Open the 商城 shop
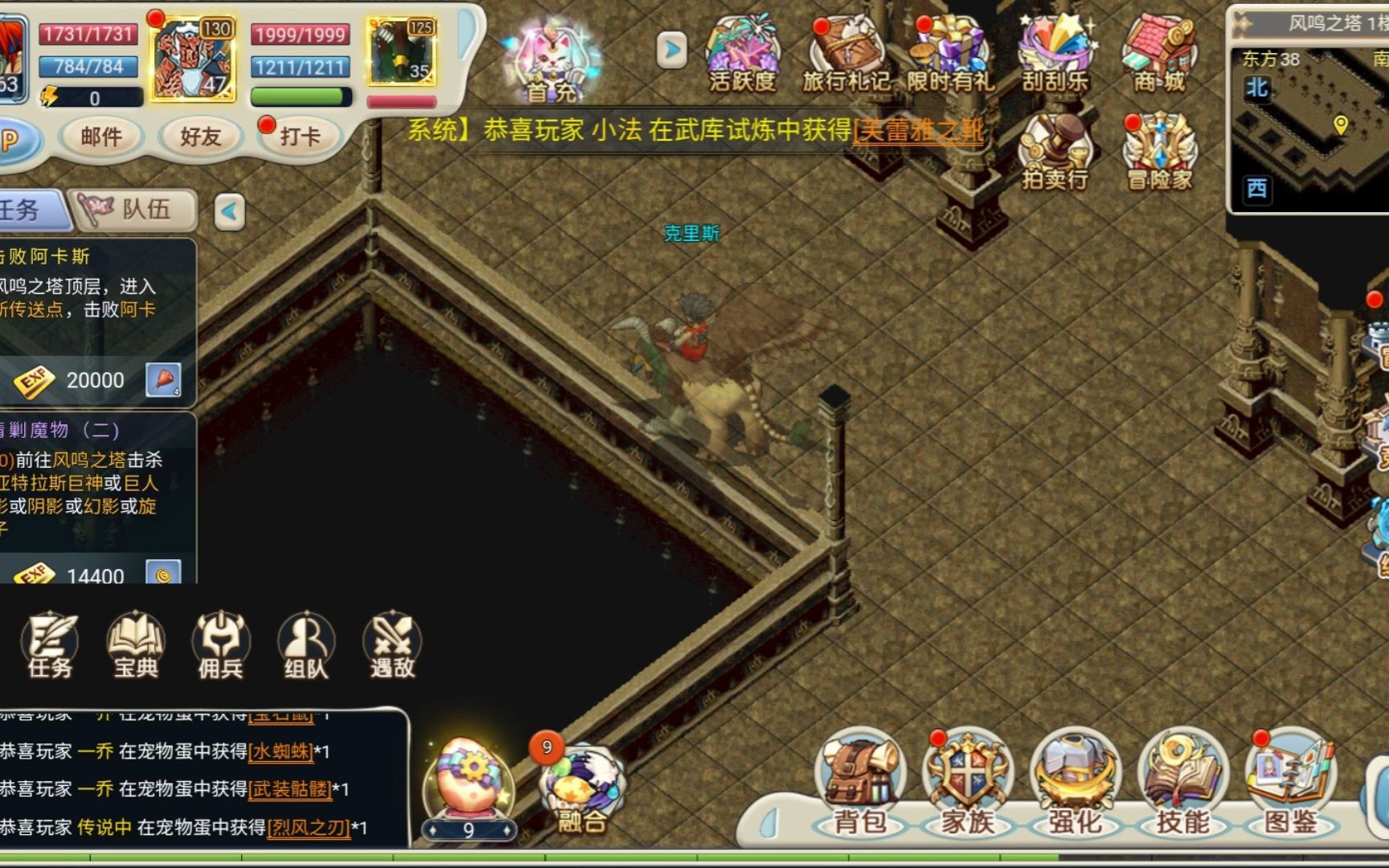The image size is (1389, 868). tap(1159, 53)
